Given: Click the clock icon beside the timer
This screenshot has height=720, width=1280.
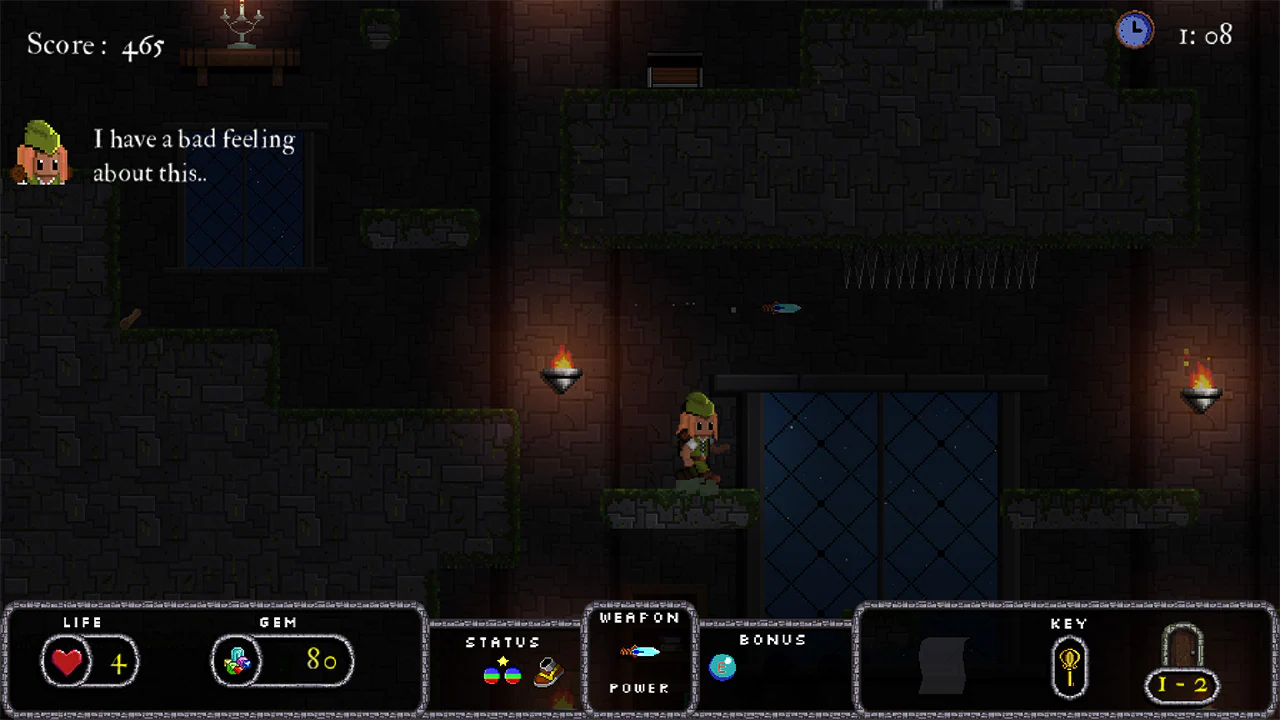Looking at the screenshot, I should pos(1135,31).
